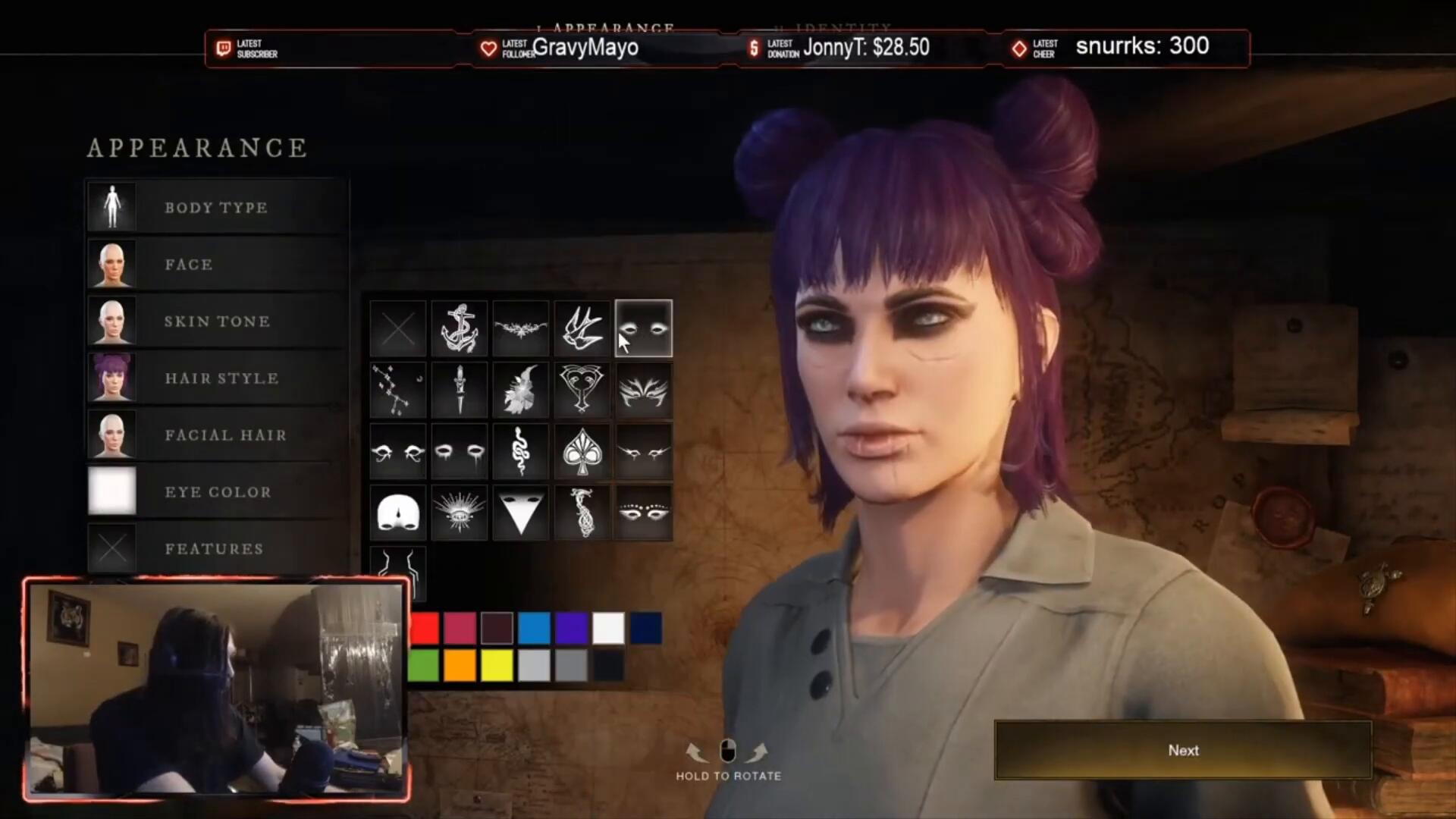
Task: Choose the yellow color swatch
Action: (497, 666)
